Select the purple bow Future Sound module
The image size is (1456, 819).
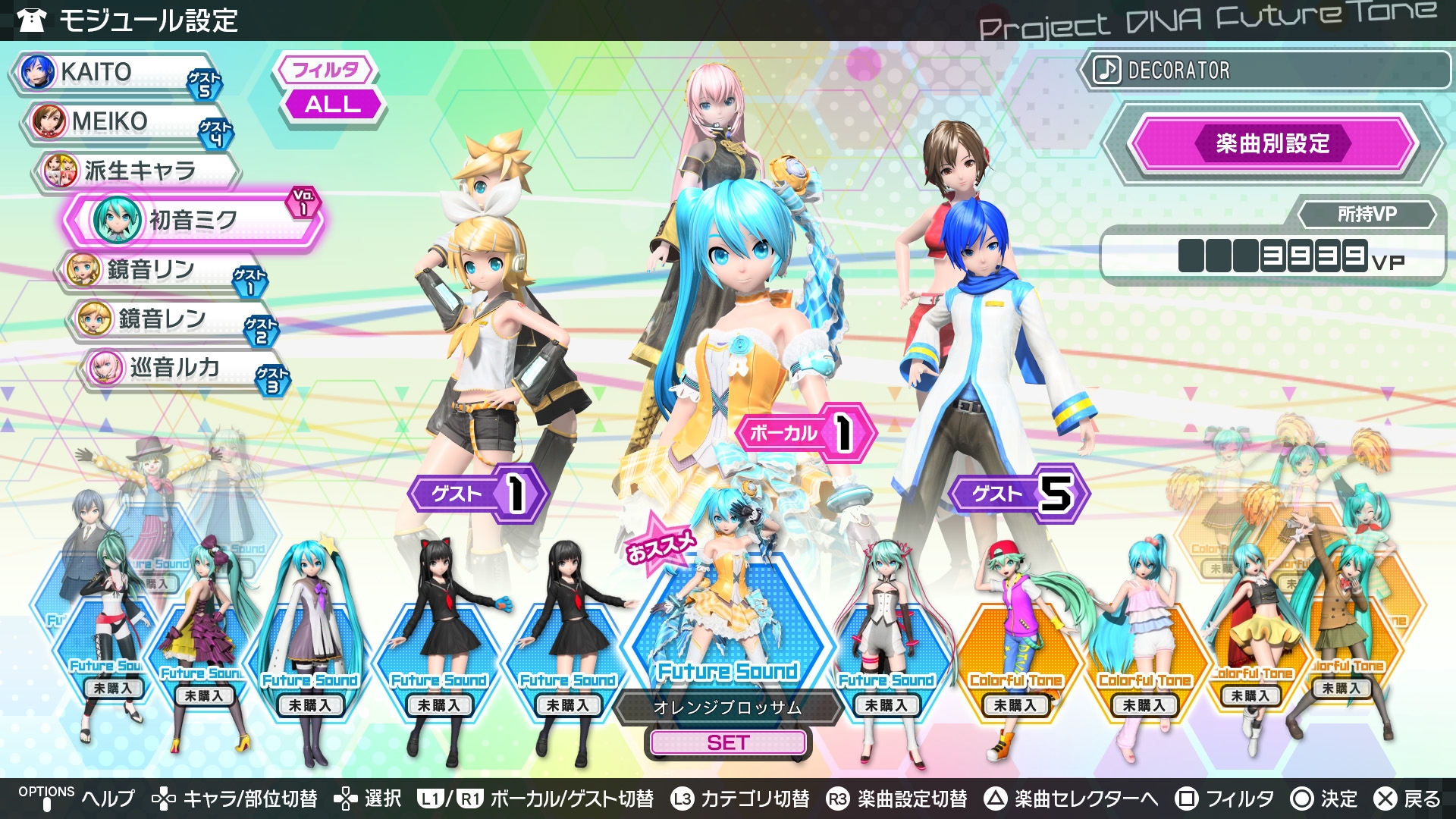(205, 645)
